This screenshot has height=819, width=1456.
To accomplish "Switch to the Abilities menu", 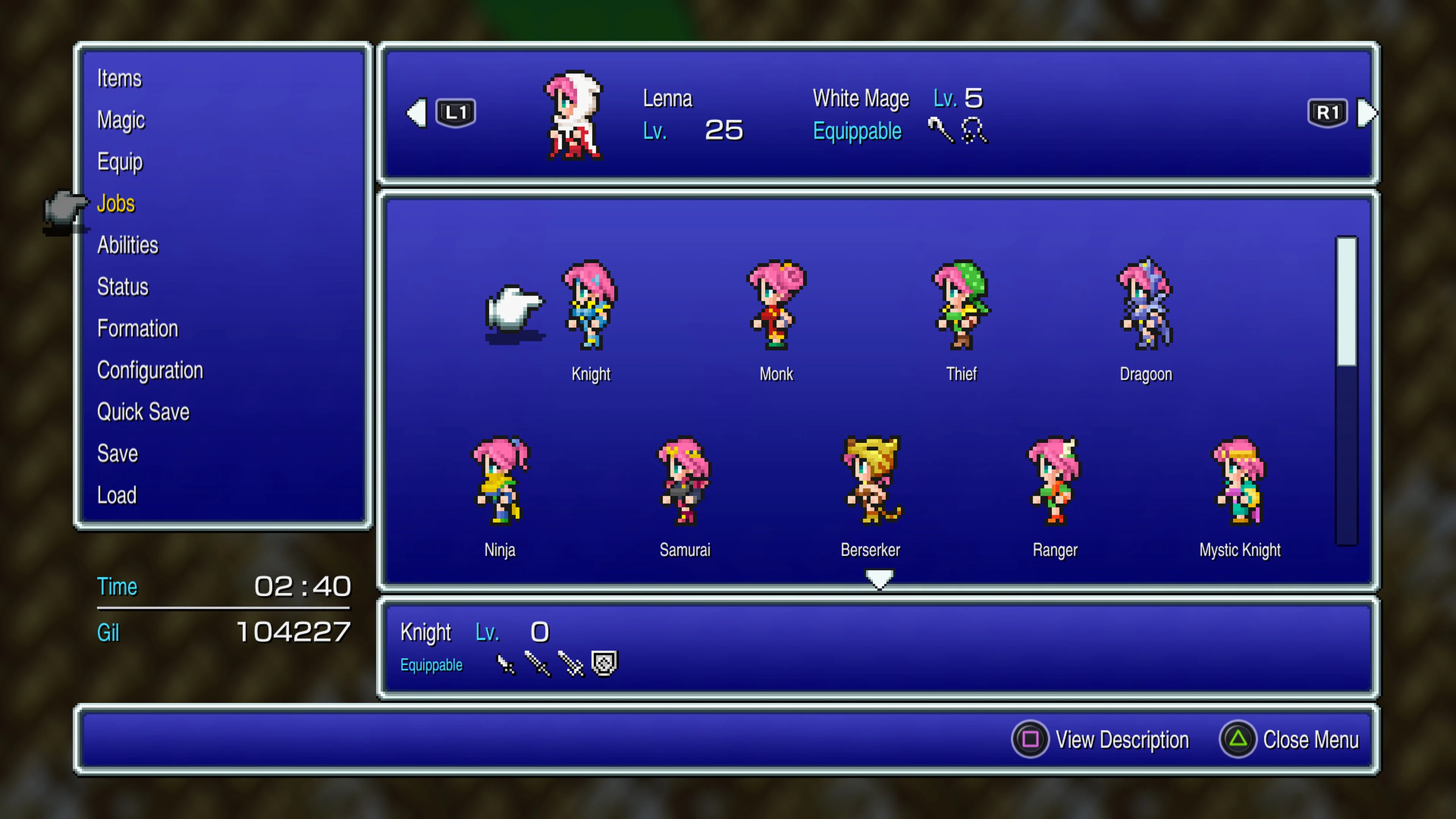I will [x=128, y=245].
